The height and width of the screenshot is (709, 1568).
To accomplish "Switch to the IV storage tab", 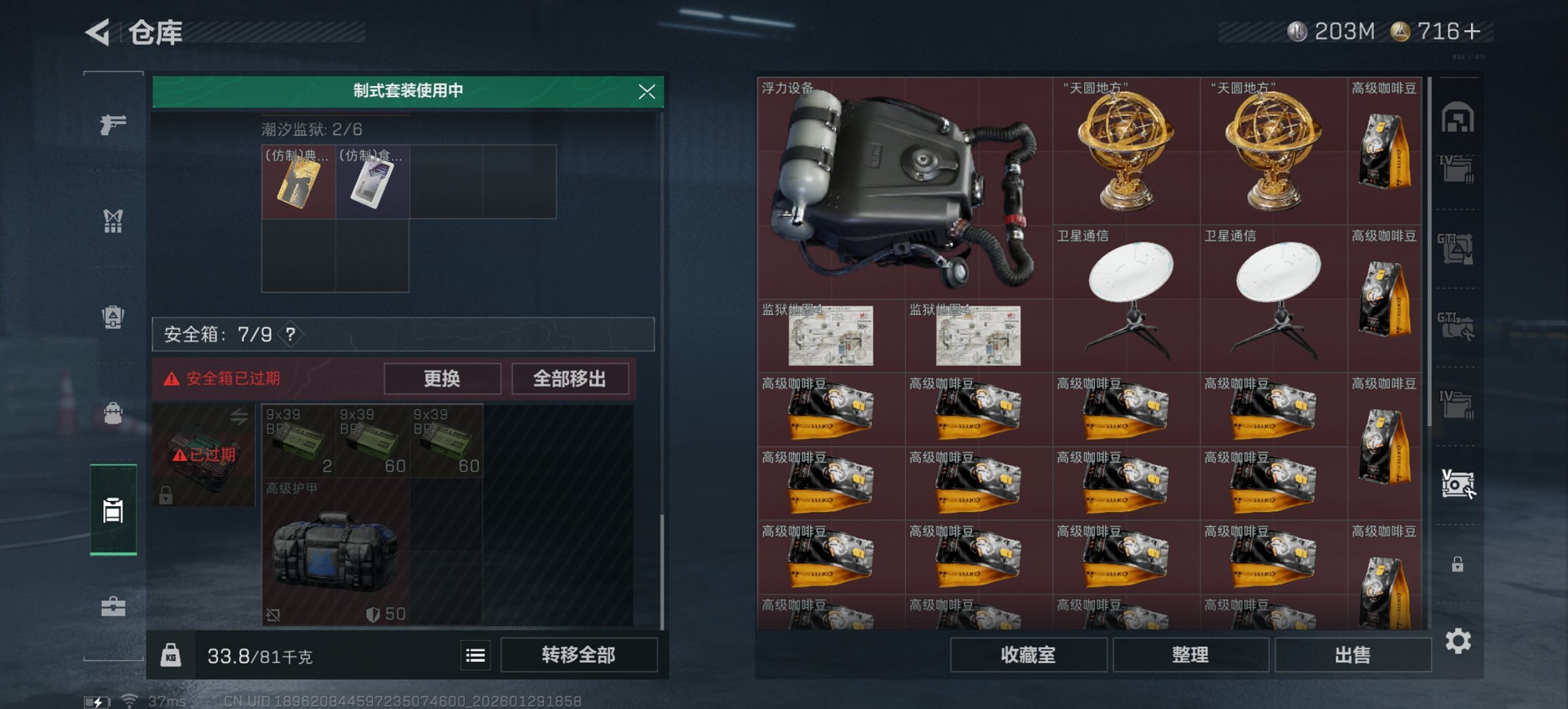I will click(1459, 169).
